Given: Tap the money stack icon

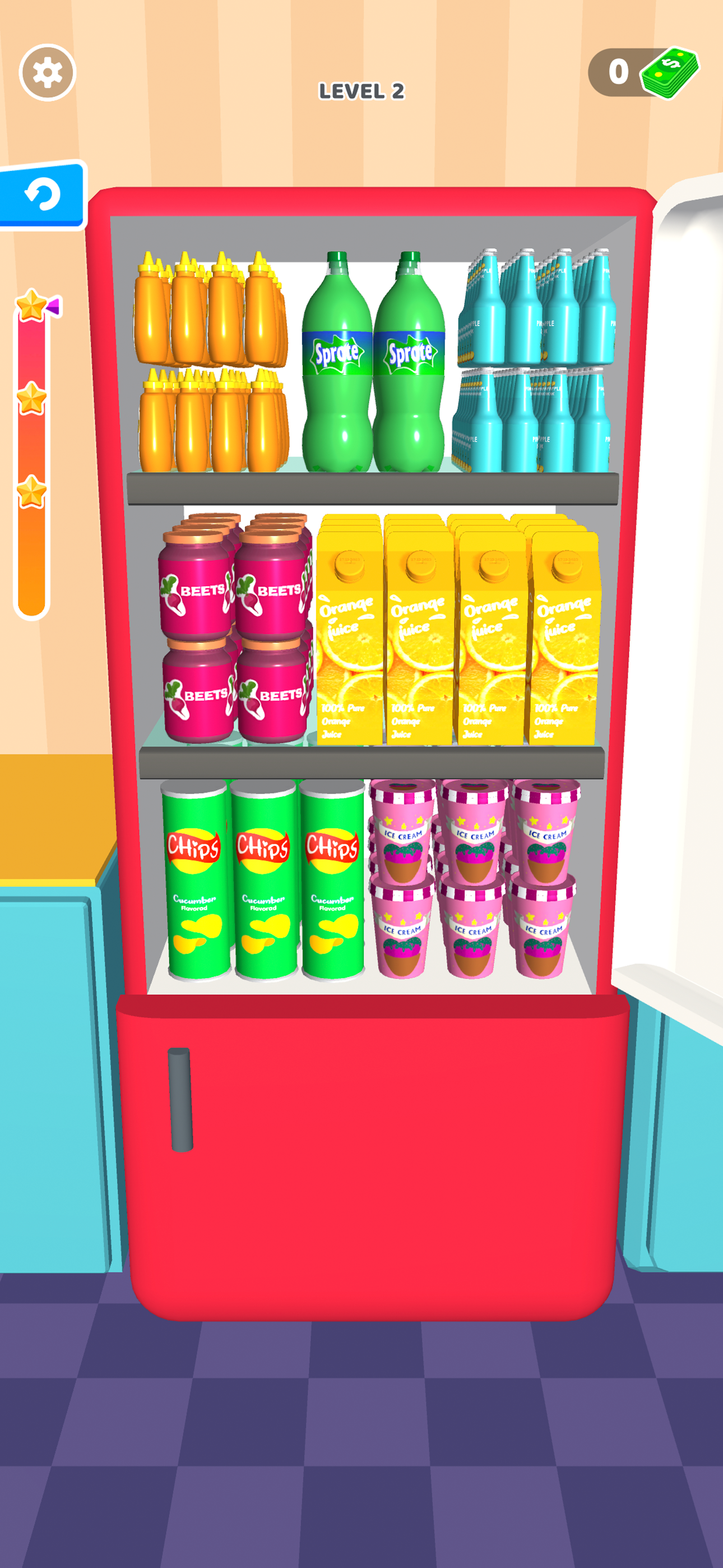Looking at the screenshot, I should [x=668, y=73].
